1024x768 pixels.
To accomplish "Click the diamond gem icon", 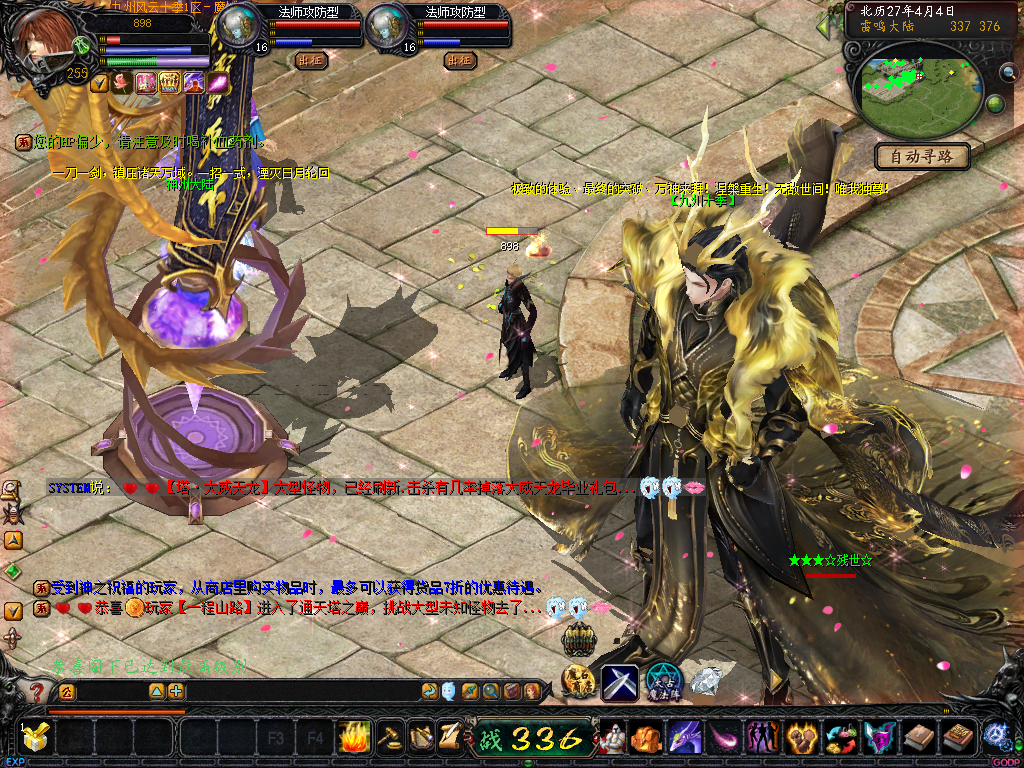I will click(x=706, y=681).
